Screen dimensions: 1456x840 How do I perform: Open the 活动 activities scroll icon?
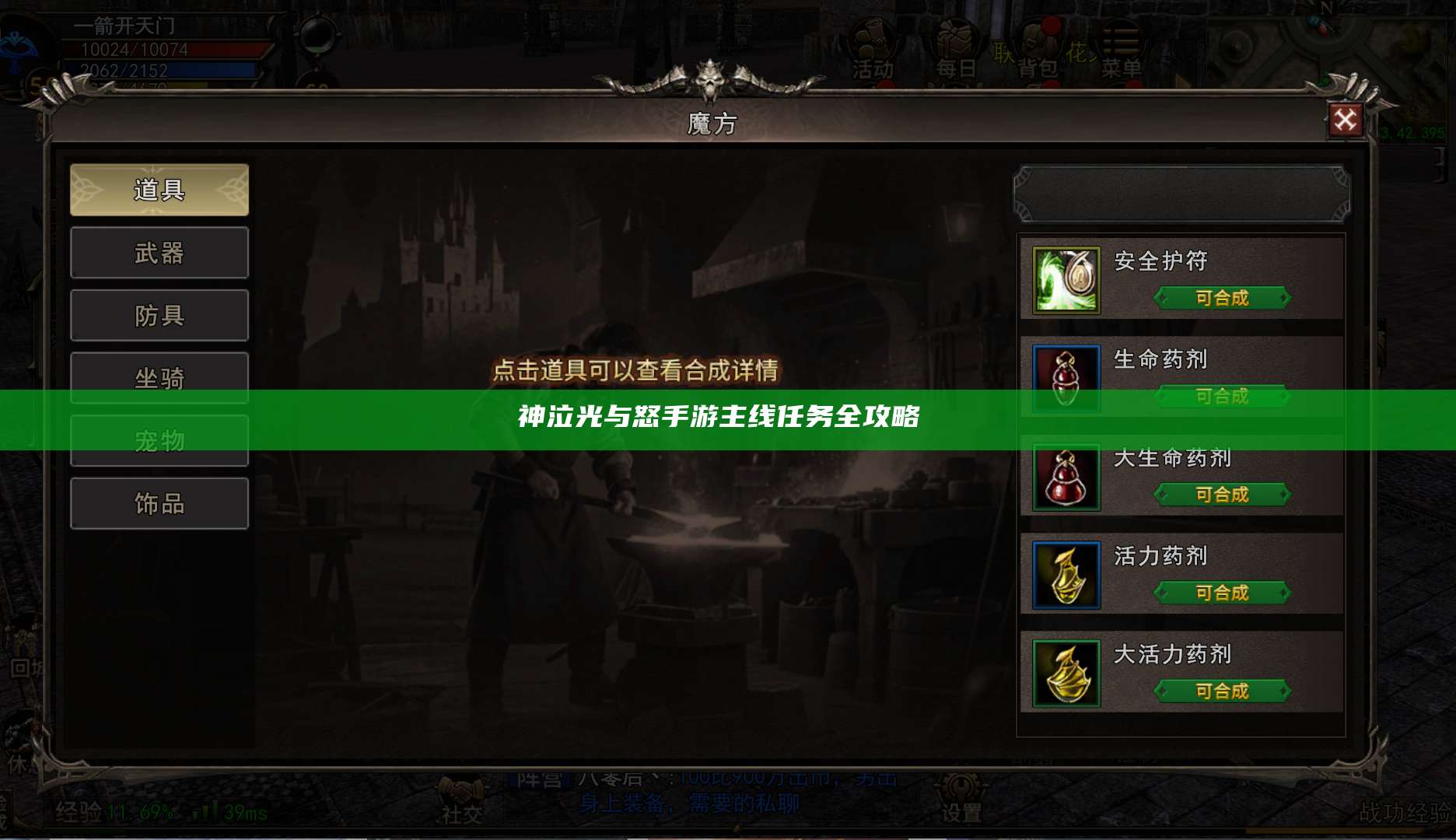[x=873, y=39]
